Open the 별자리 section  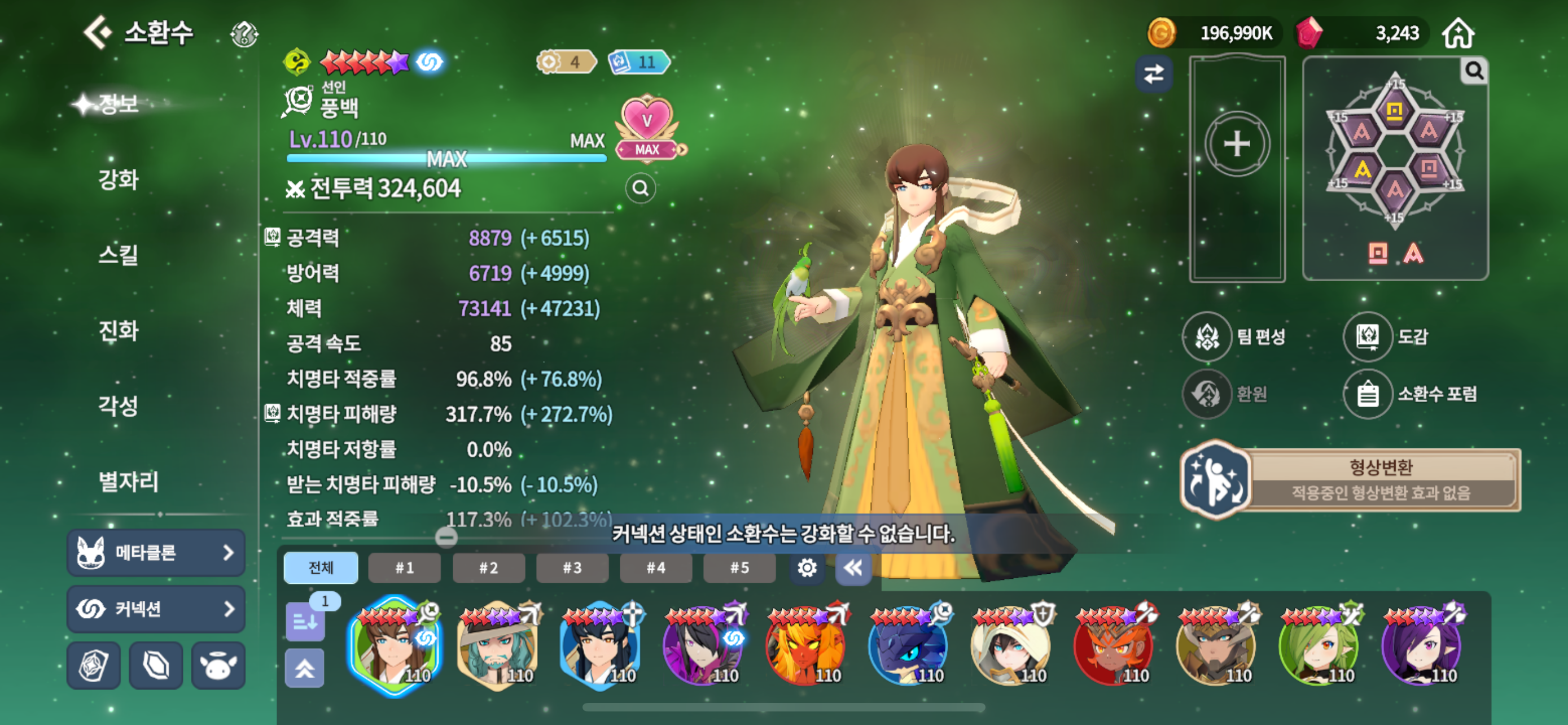129,482
